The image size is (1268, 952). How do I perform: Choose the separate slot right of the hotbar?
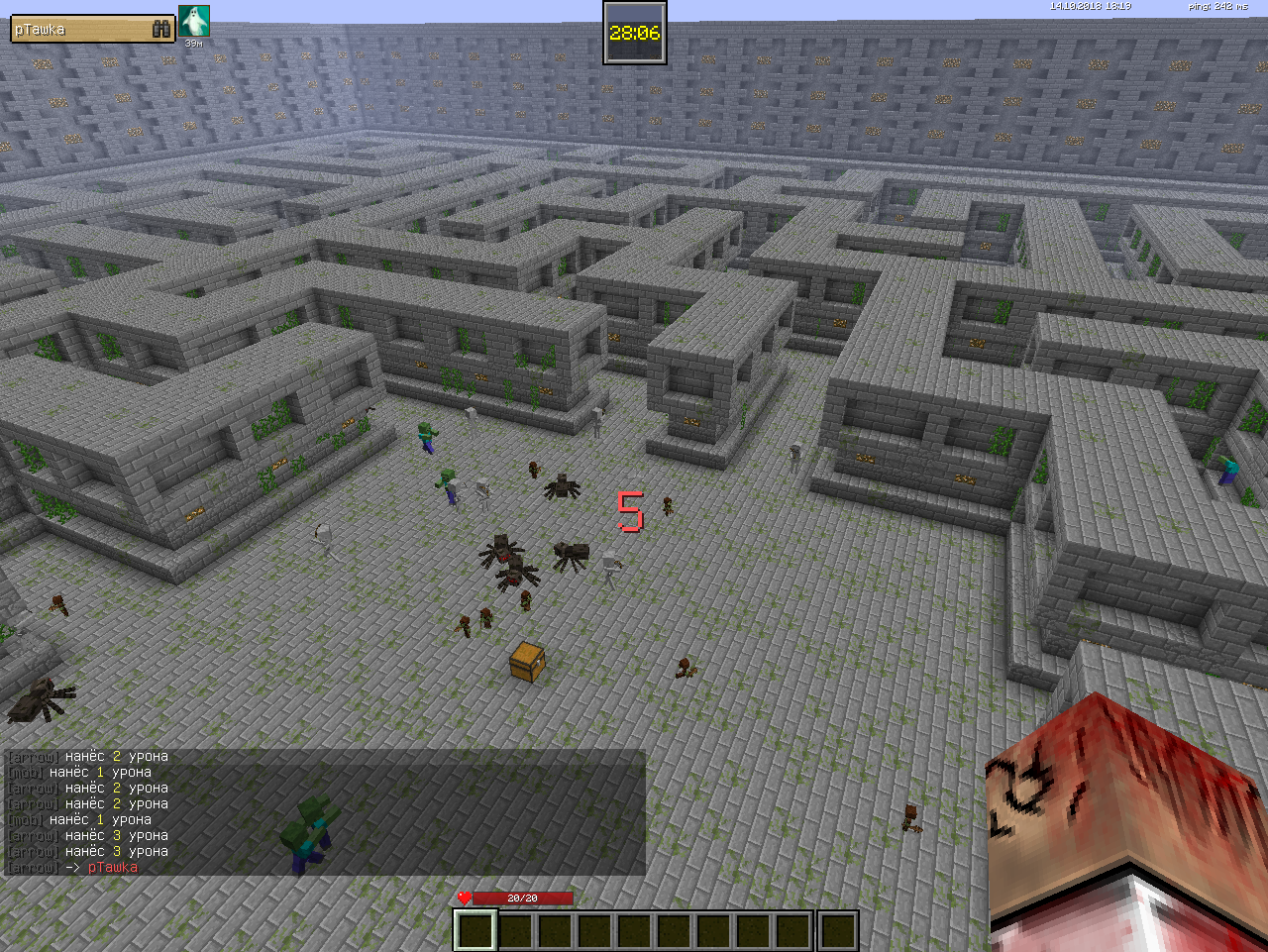(838, 931)
